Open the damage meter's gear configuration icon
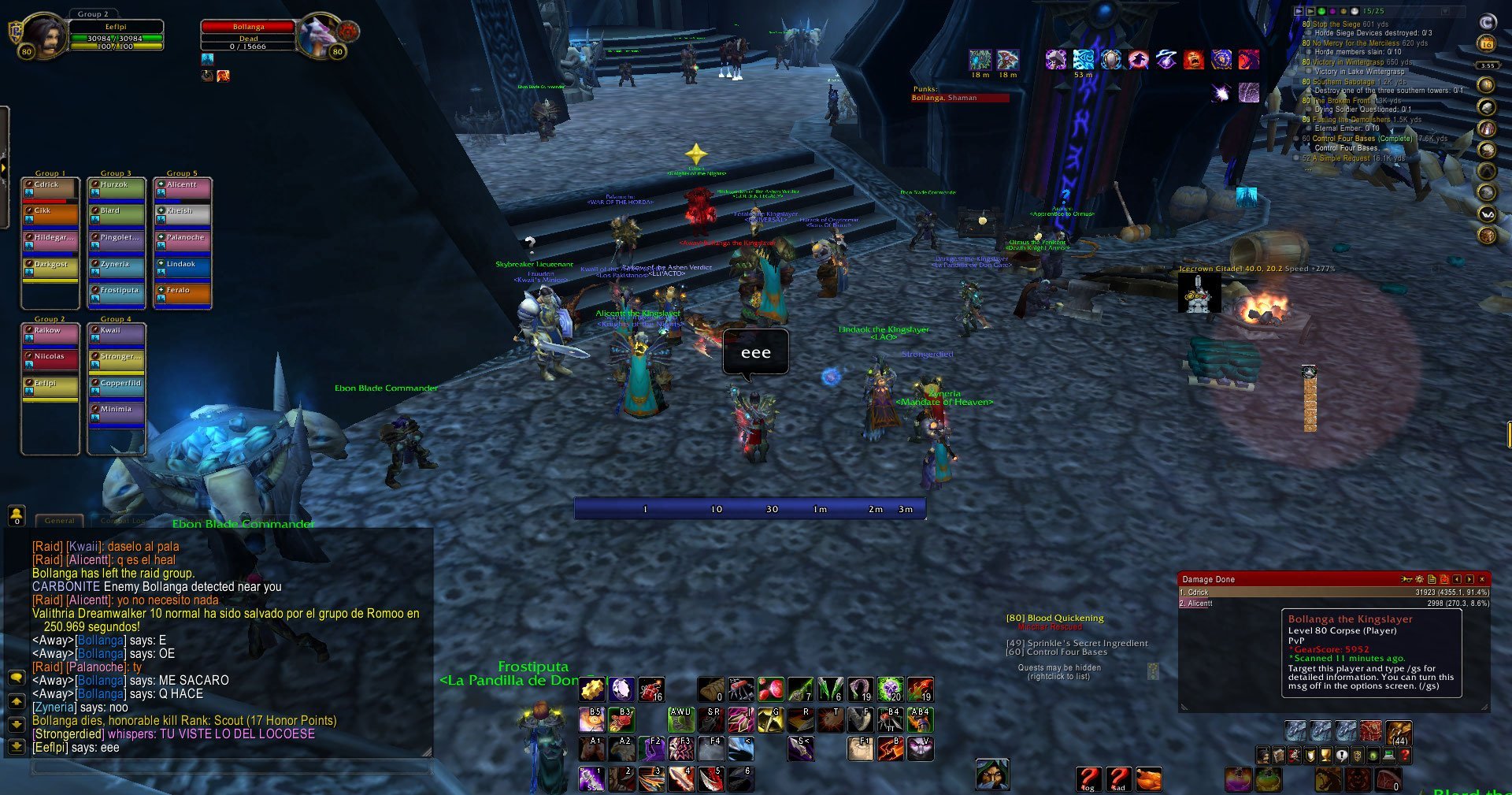1512x795 pixels. 1419,579
